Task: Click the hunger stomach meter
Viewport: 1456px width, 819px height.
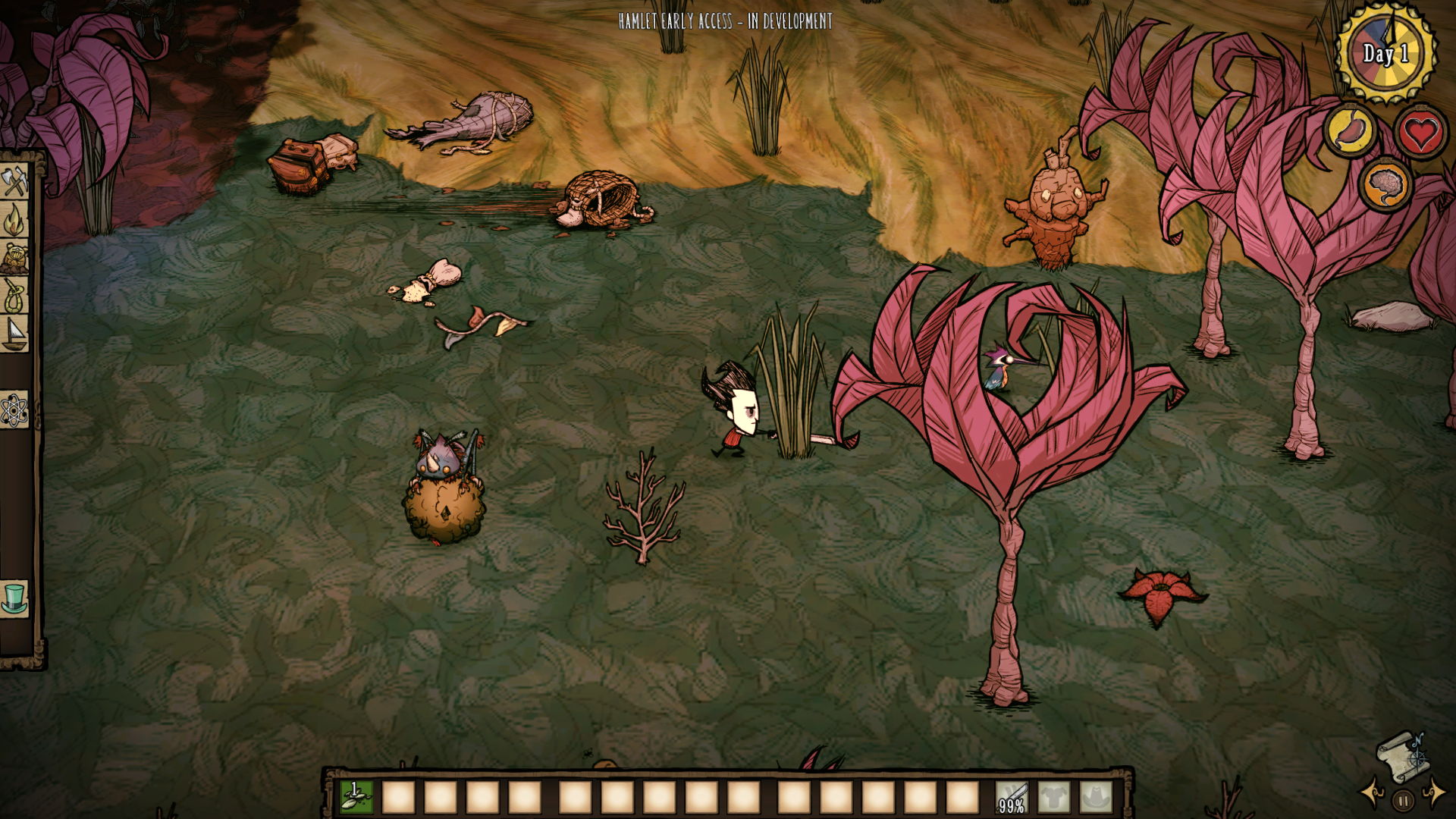Action: click(x=1351, y=131)
